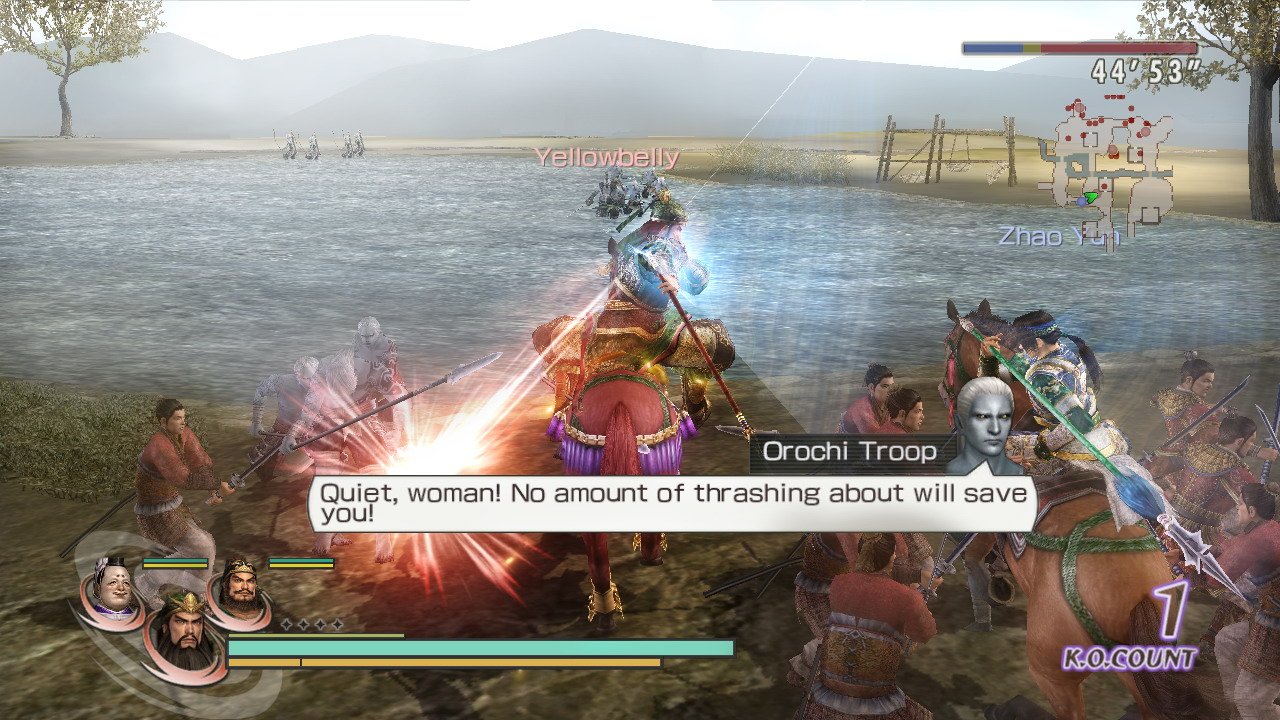
Task: Click the 44'53" battle timer
Action: (x=1144, y=68)
